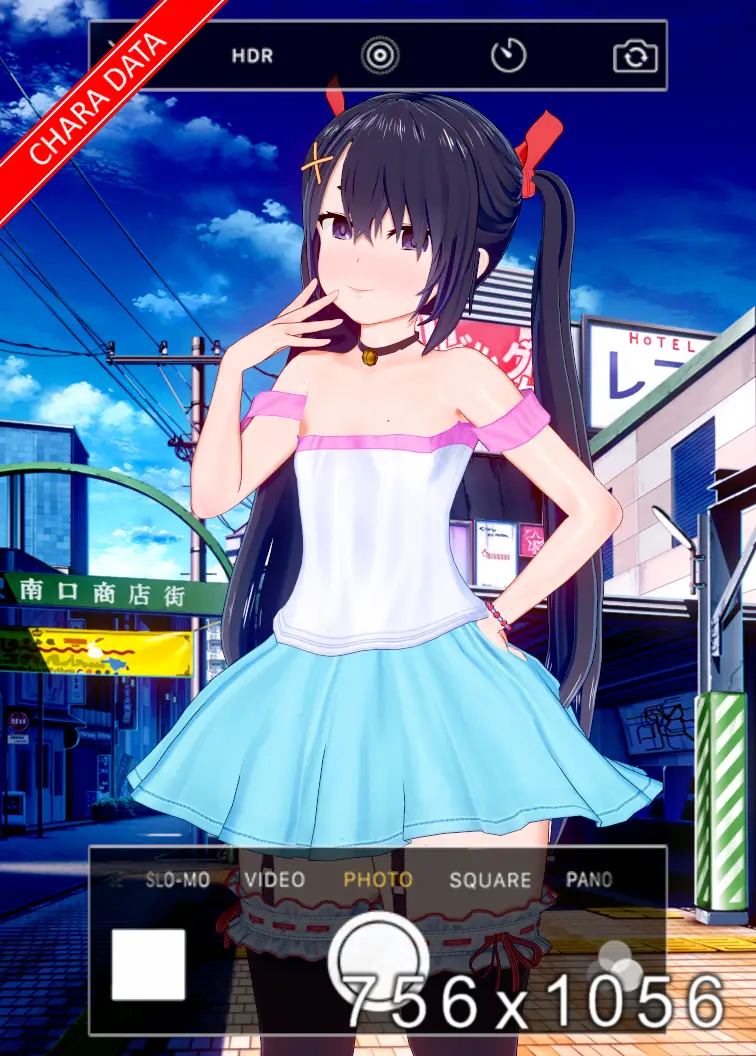
Task: Toggle the HDR option
Action: click(252, 56)
